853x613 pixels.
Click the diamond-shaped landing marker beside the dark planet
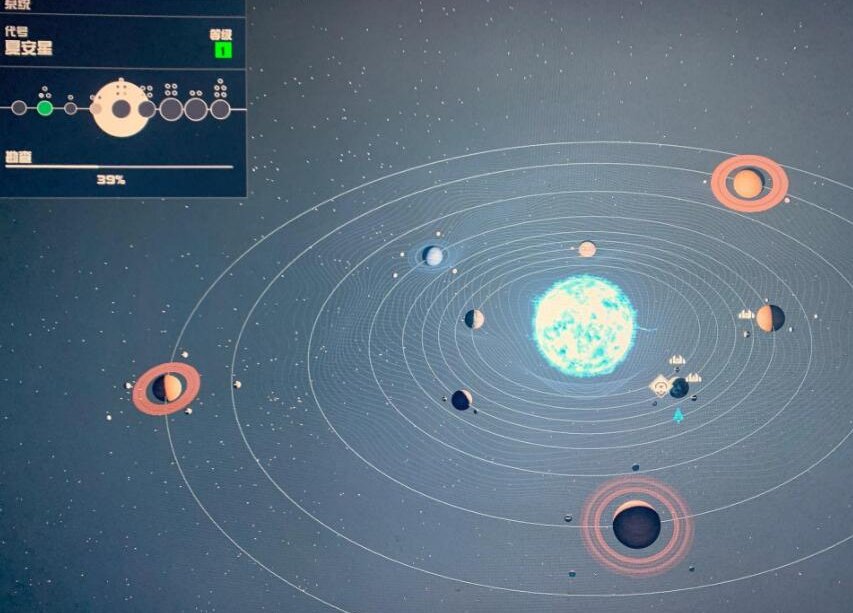(660, 385)
